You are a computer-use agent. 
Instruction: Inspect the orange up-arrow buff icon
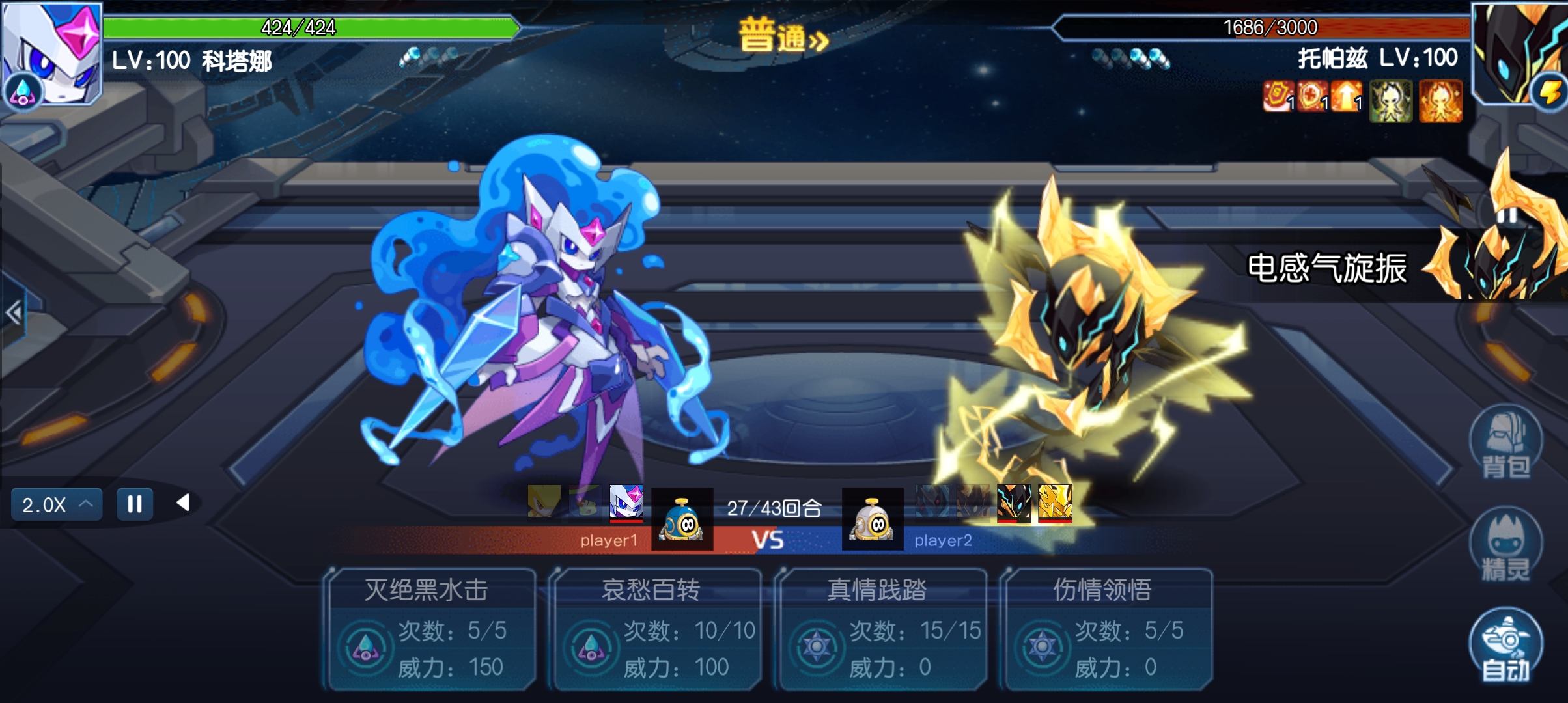[1346, 99]
